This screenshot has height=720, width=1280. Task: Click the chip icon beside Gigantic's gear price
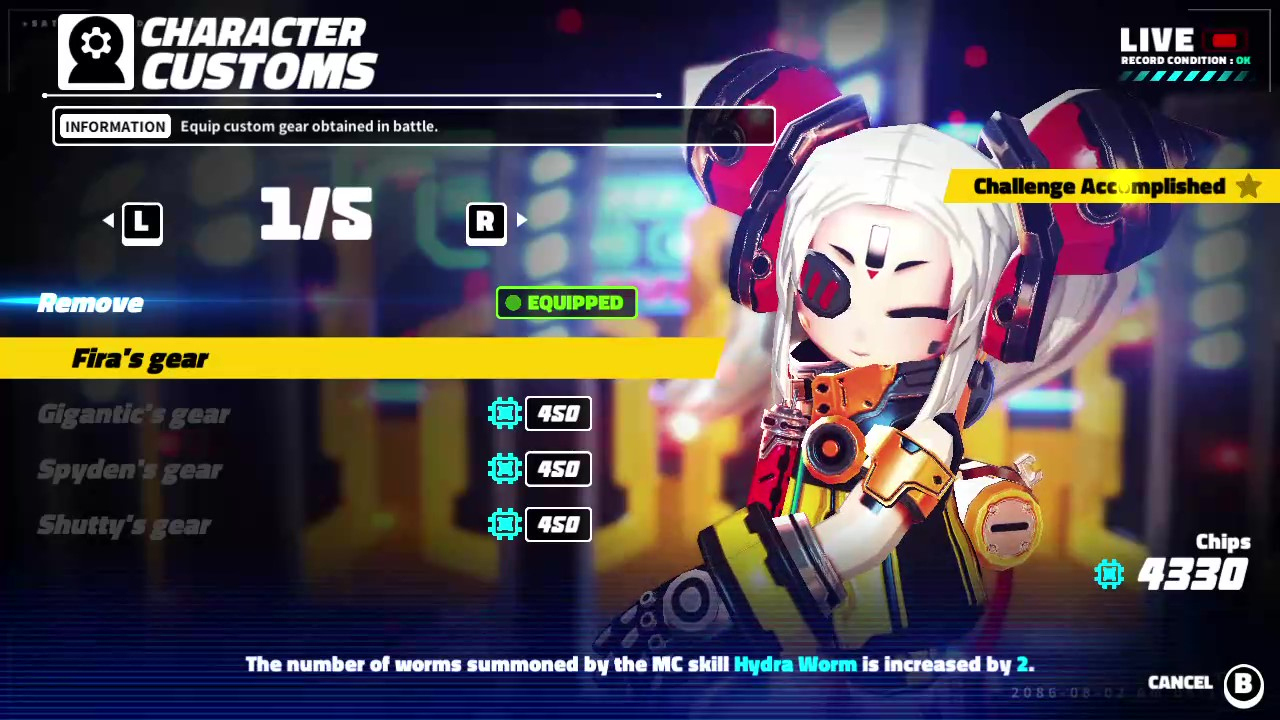[x=505, y=413]
